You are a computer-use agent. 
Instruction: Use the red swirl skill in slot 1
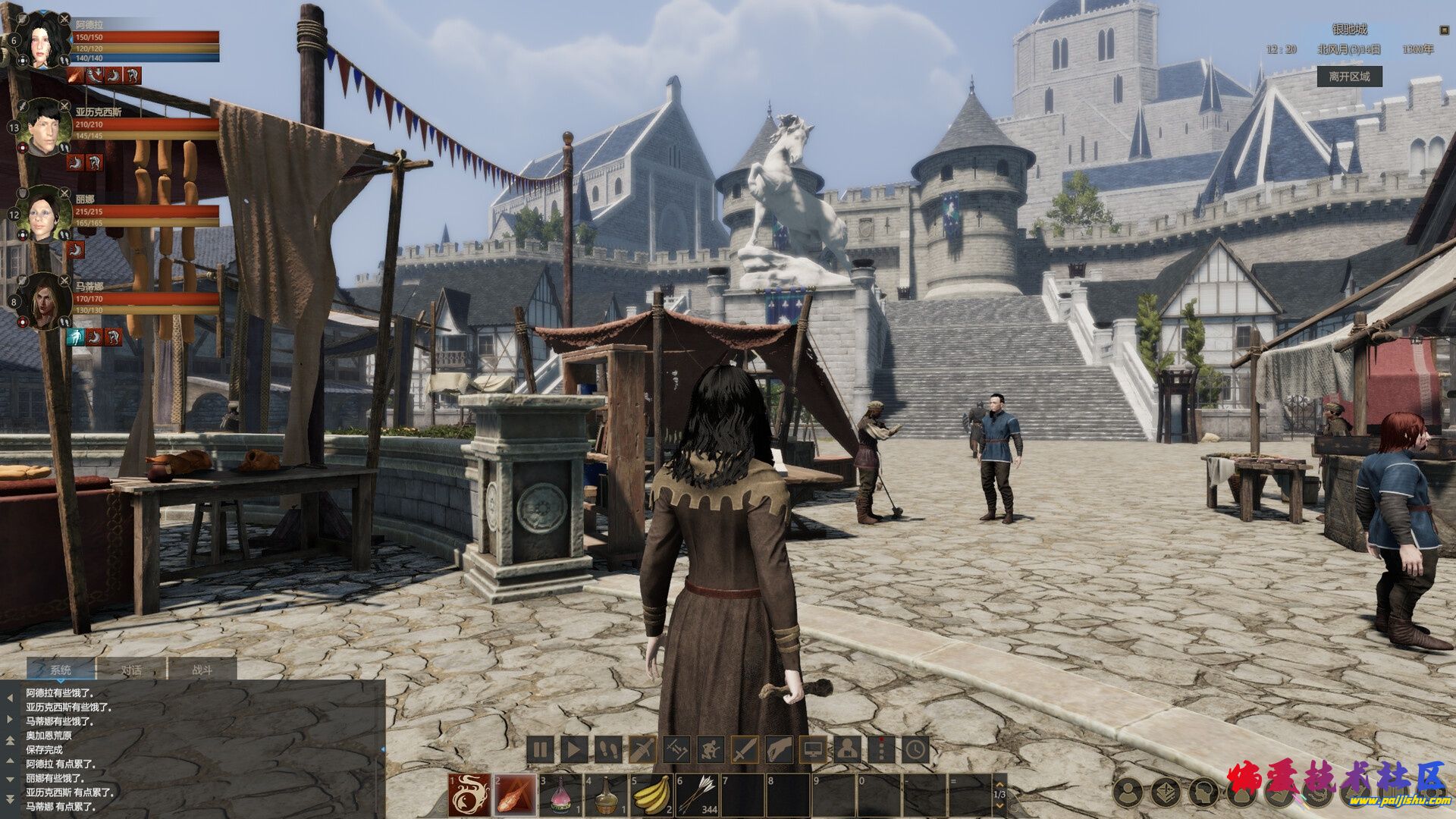pos(469,795)
